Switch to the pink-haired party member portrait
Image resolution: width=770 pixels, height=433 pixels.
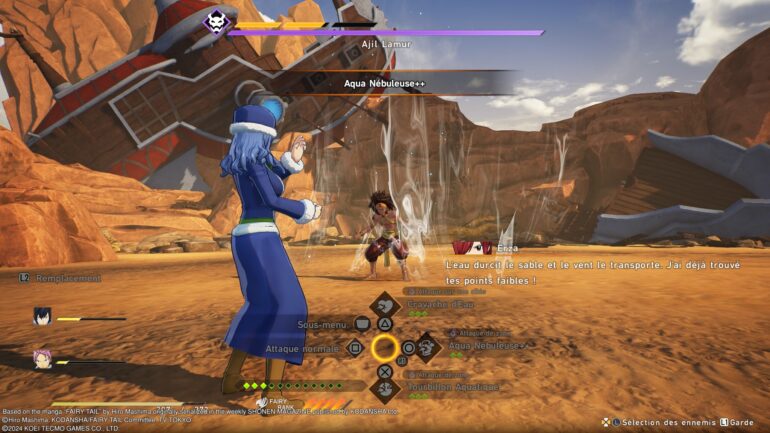42,358
